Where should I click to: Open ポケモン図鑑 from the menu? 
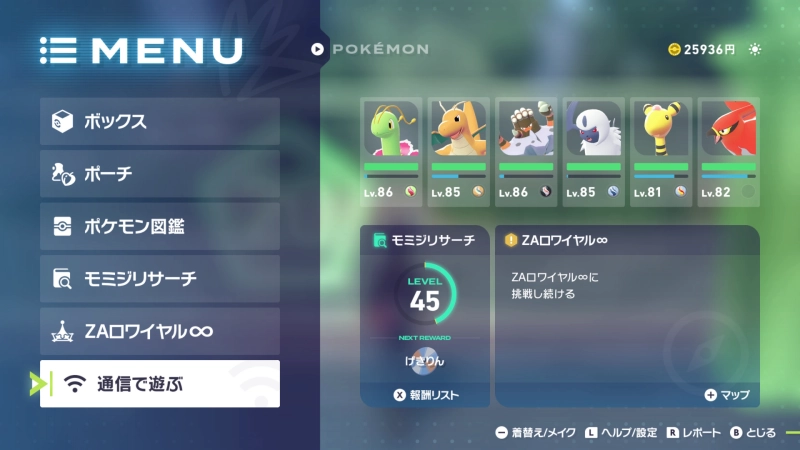tap(160, 226)
